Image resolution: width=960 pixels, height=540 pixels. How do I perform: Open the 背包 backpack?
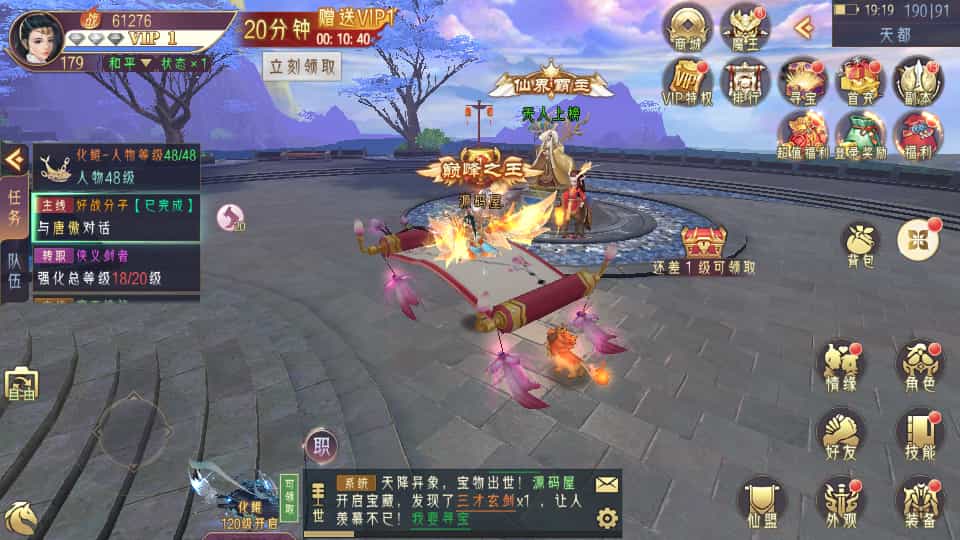coord(860,243)
